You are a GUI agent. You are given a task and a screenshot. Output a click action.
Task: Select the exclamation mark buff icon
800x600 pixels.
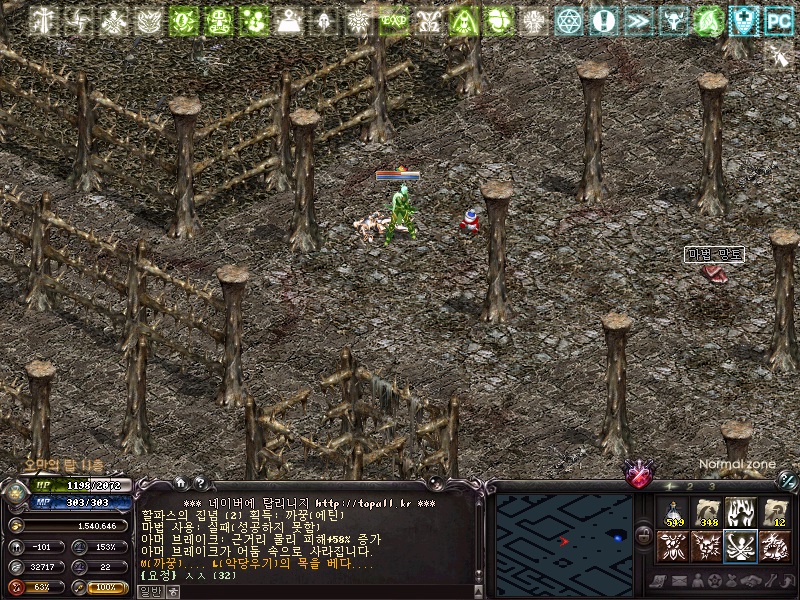[603, 20]
